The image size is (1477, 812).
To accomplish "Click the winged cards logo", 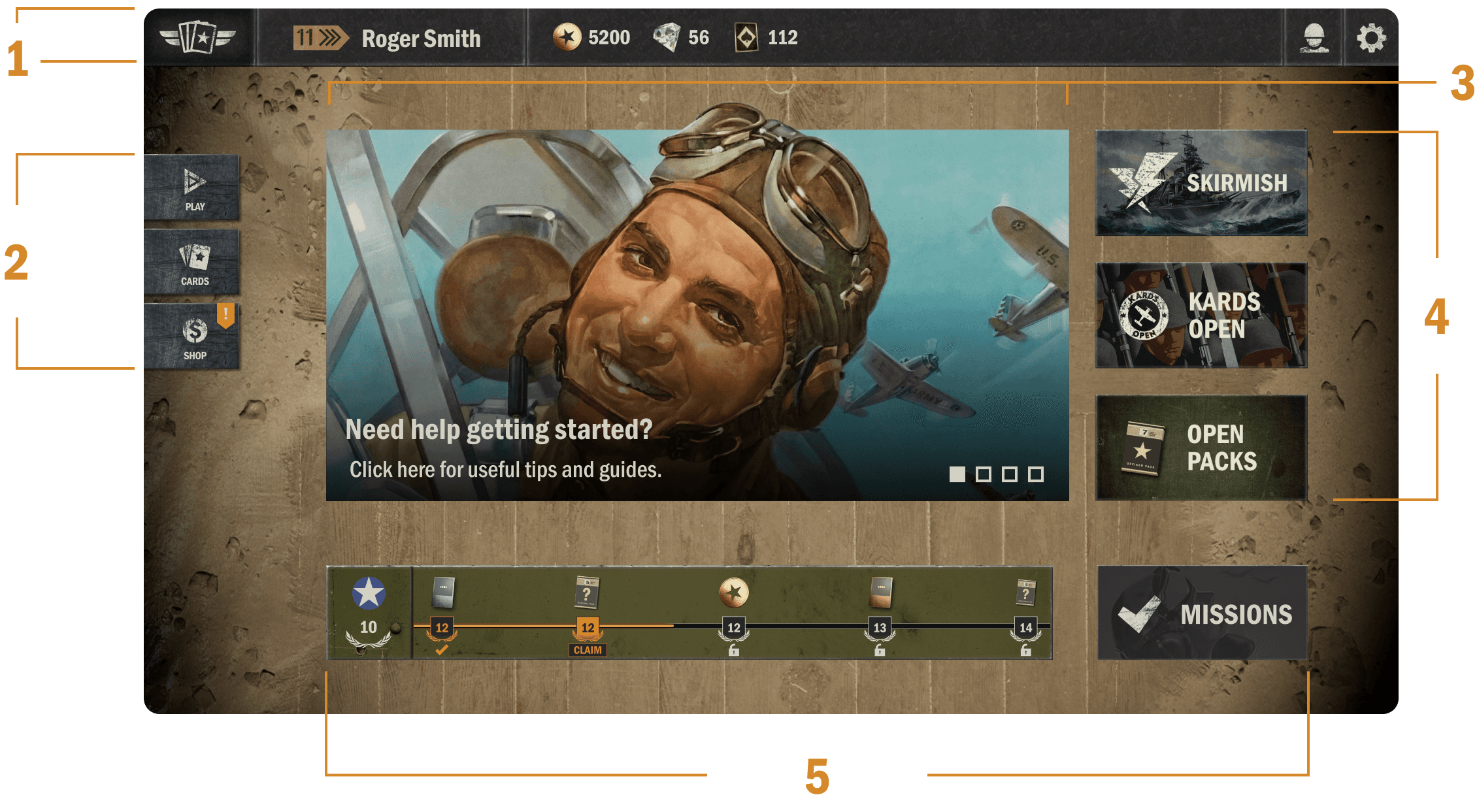I will [198, 37].
